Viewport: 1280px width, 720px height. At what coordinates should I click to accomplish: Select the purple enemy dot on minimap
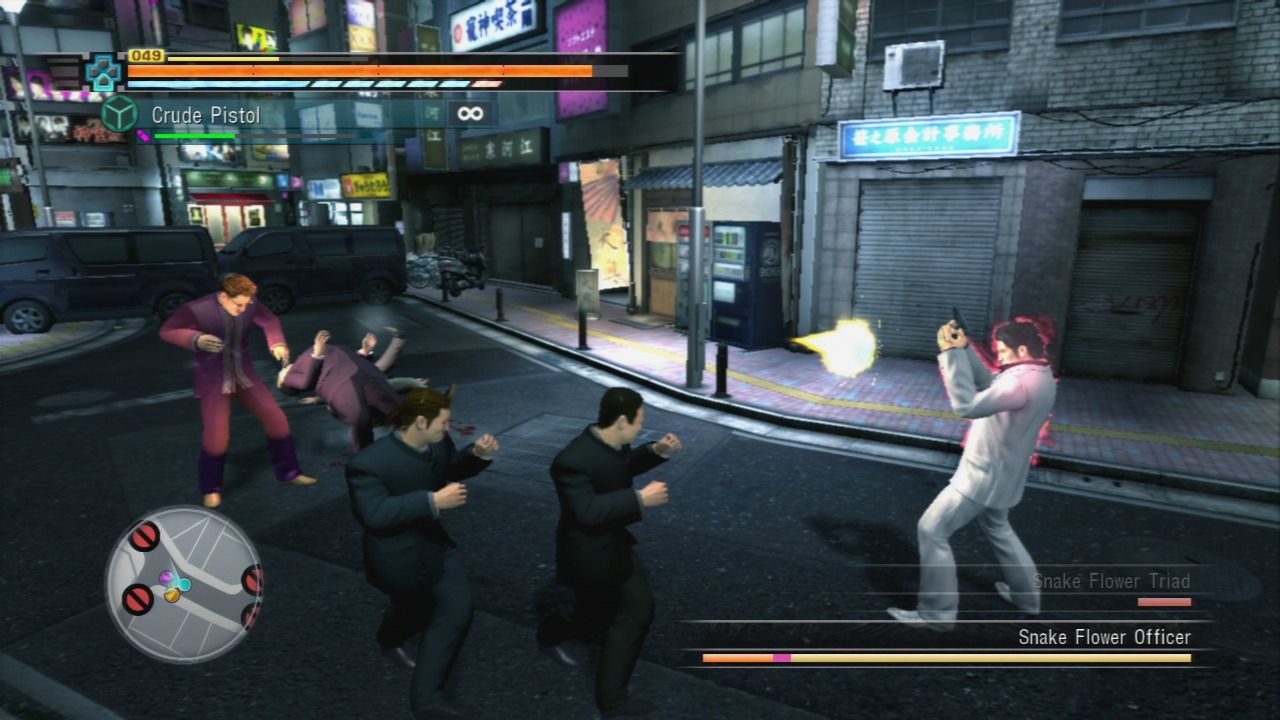click(x=166, y=576)
